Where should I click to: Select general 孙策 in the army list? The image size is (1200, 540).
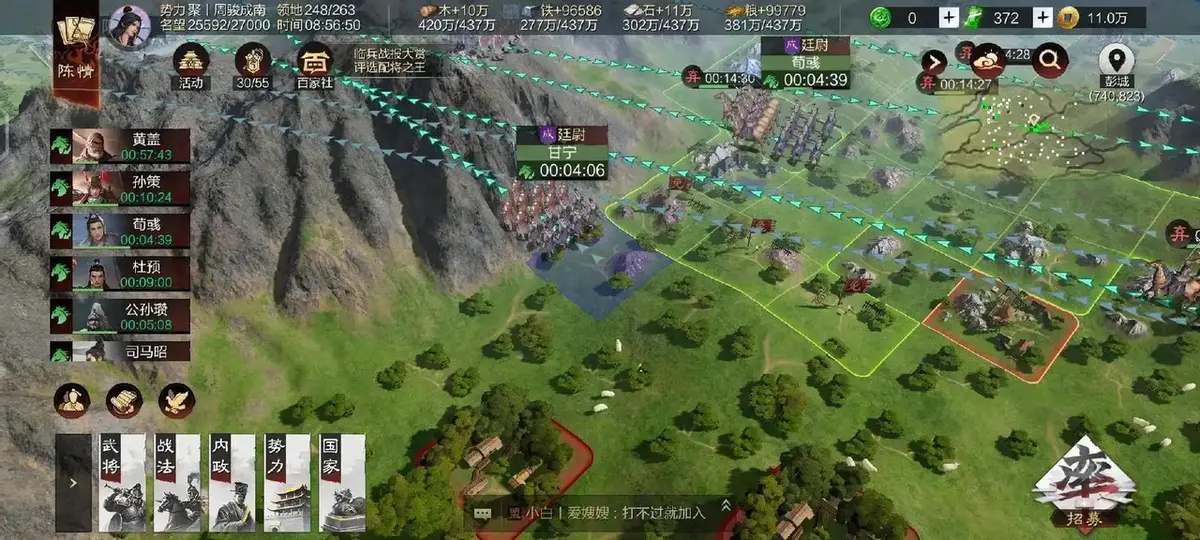point(121,188)
